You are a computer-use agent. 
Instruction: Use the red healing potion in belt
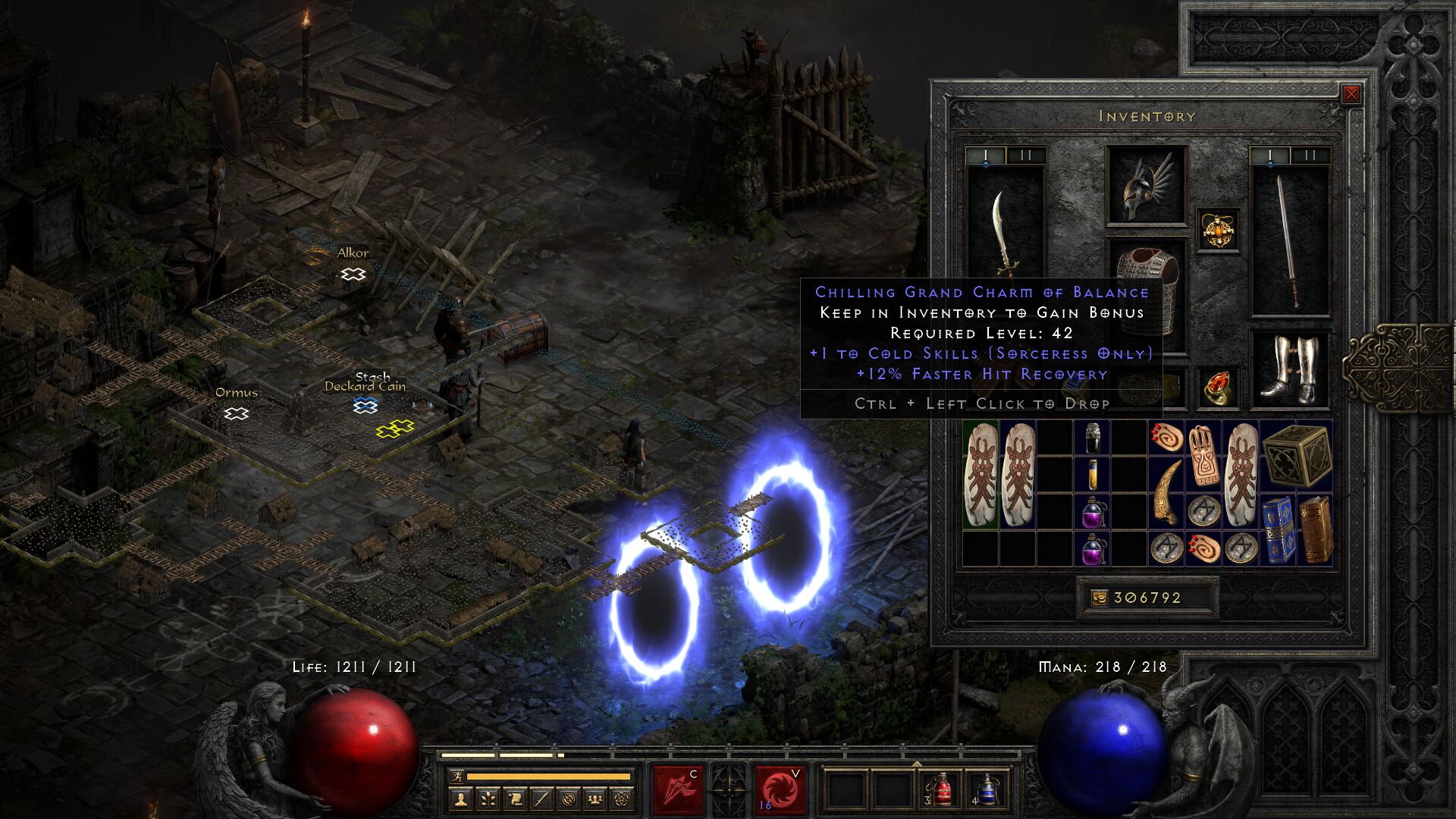click(941, 790)
